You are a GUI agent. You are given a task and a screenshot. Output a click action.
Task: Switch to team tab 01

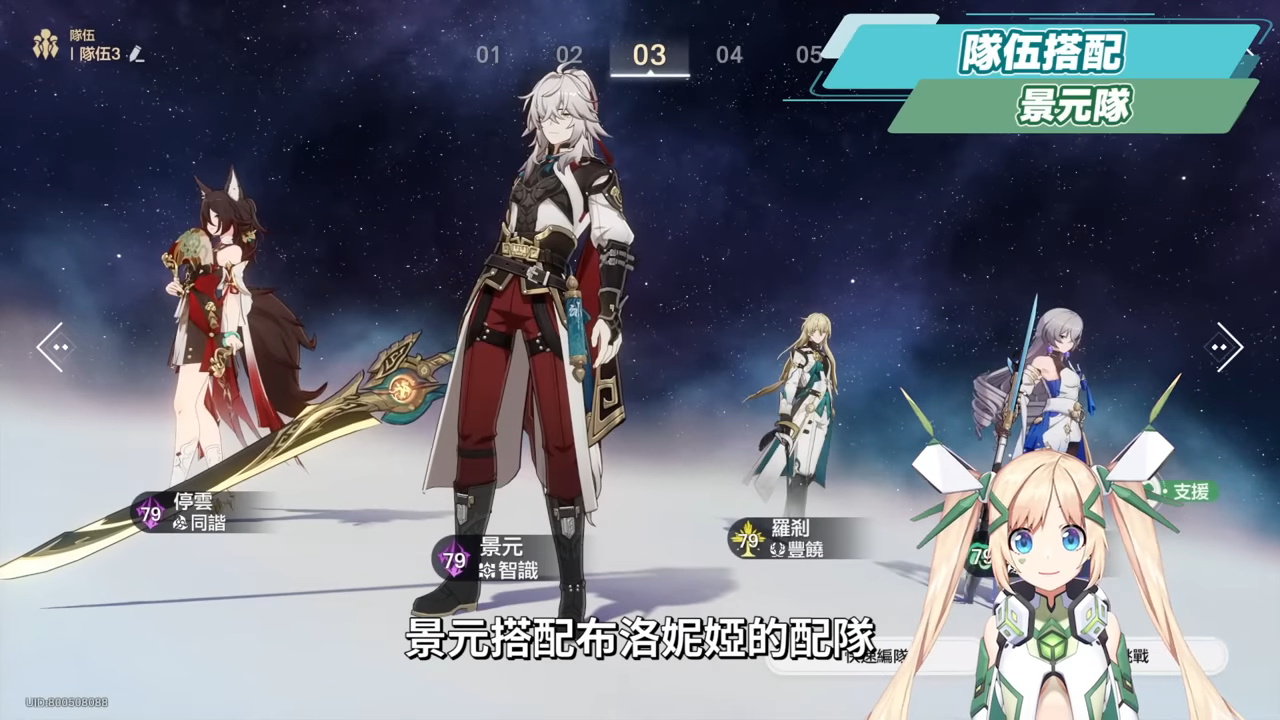pos(488,55)
